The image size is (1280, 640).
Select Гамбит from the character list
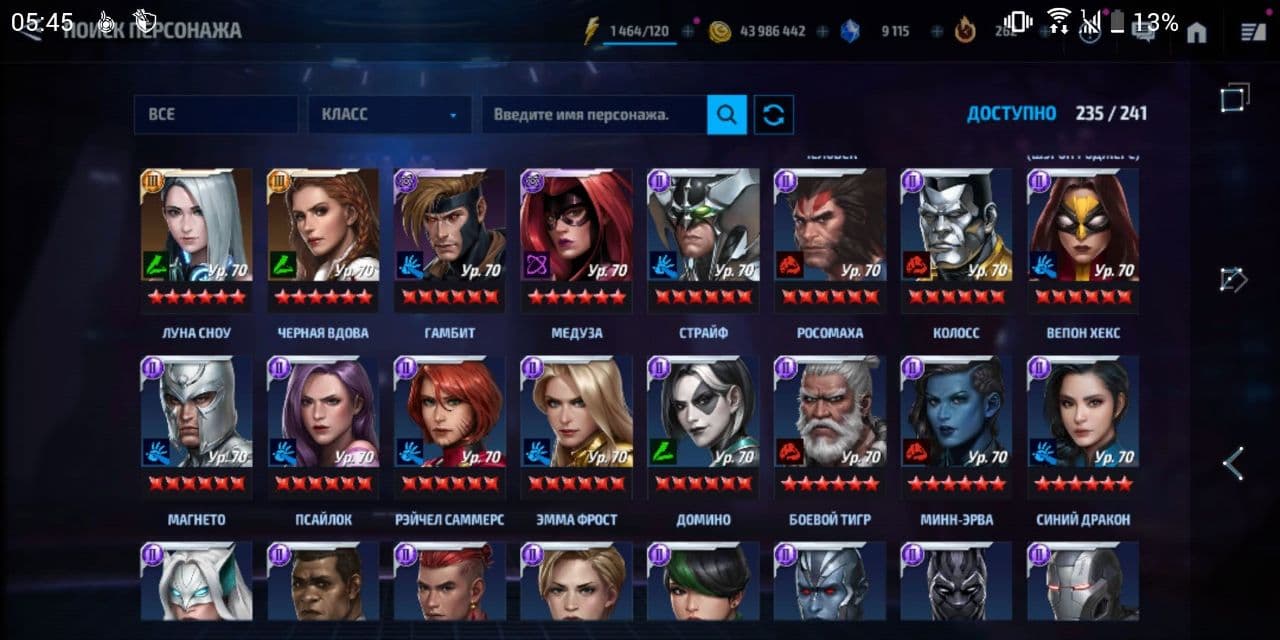(449, 238)
